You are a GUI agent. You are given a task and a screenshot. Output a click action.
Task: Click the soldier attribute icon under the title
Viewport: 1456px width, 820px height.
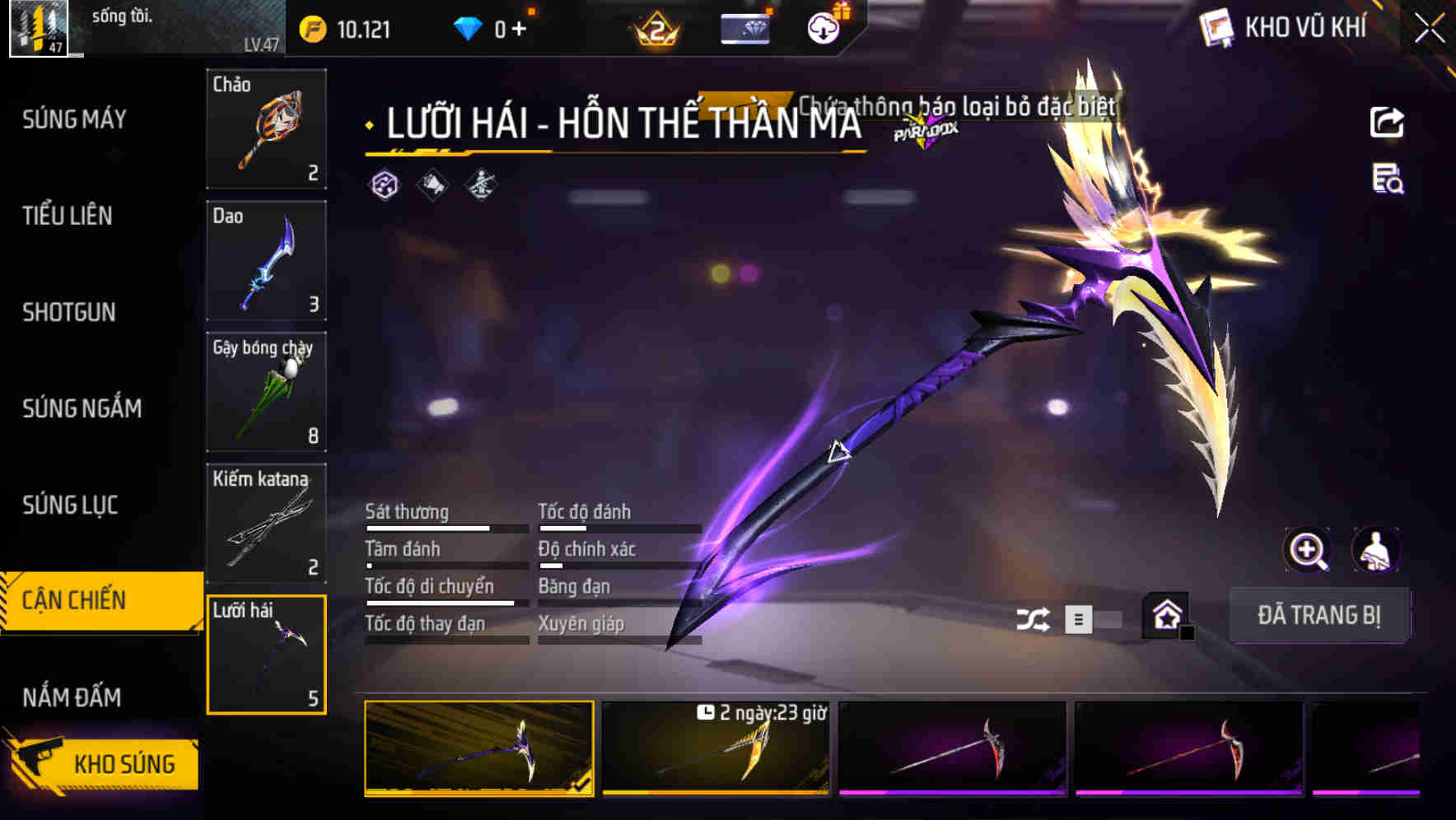coord(483,185)
